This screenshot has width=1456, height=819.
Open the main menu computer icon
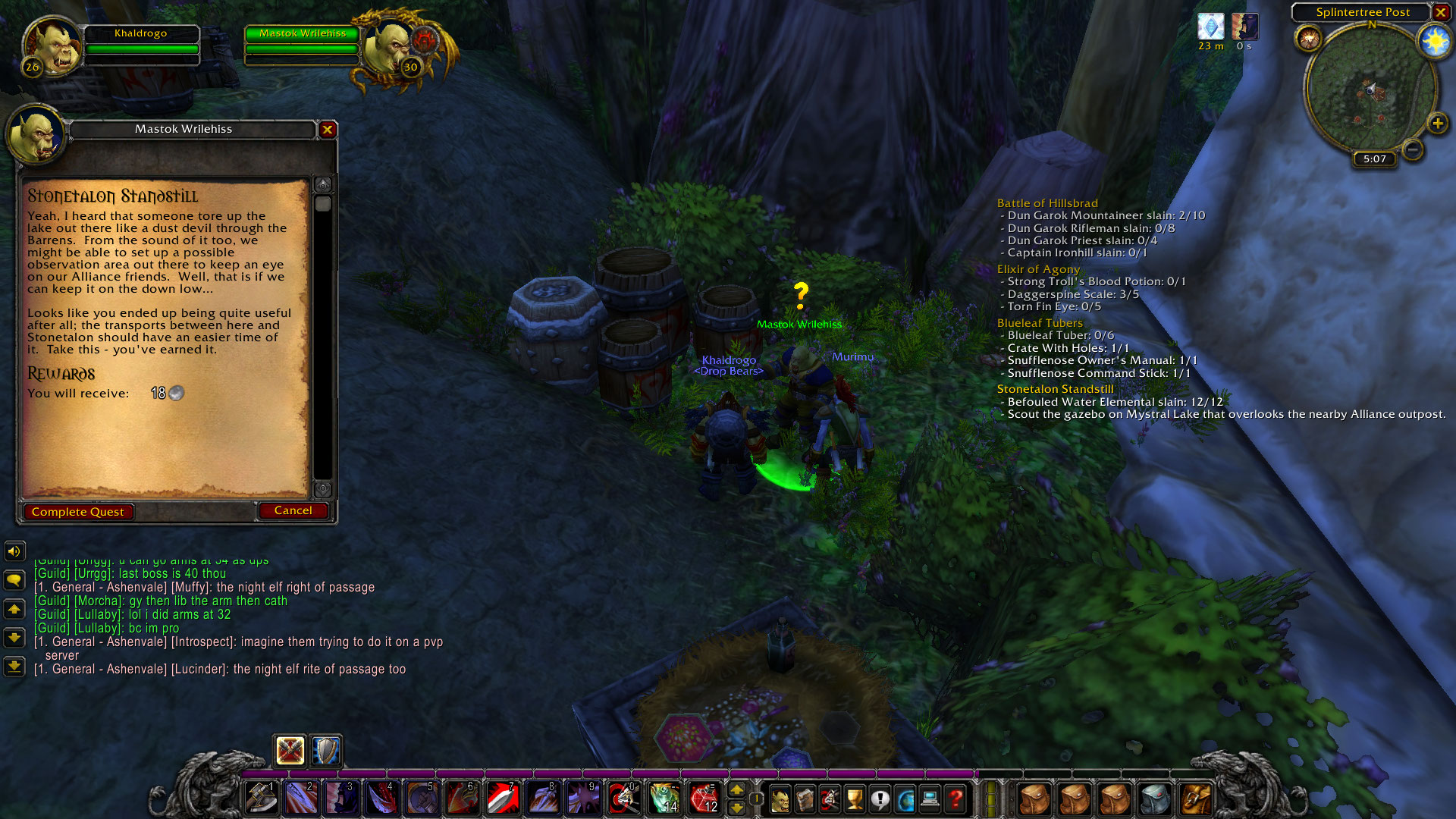click(930, 799)
